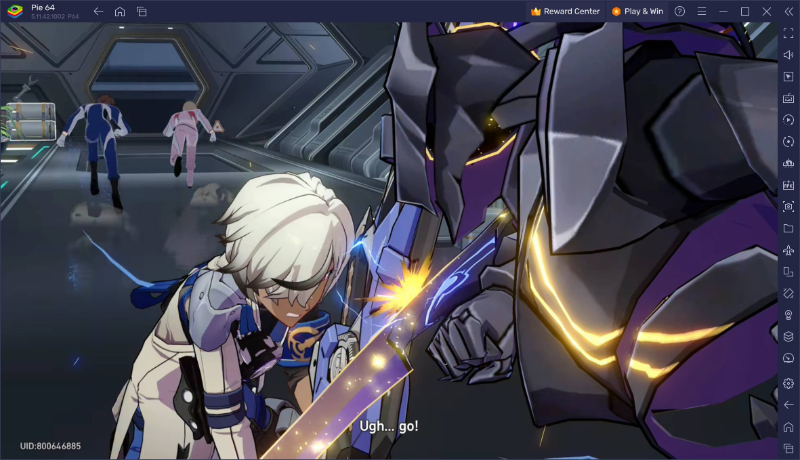Open the Play & Win panel
800x460 pixels.
tap(637, 11)
